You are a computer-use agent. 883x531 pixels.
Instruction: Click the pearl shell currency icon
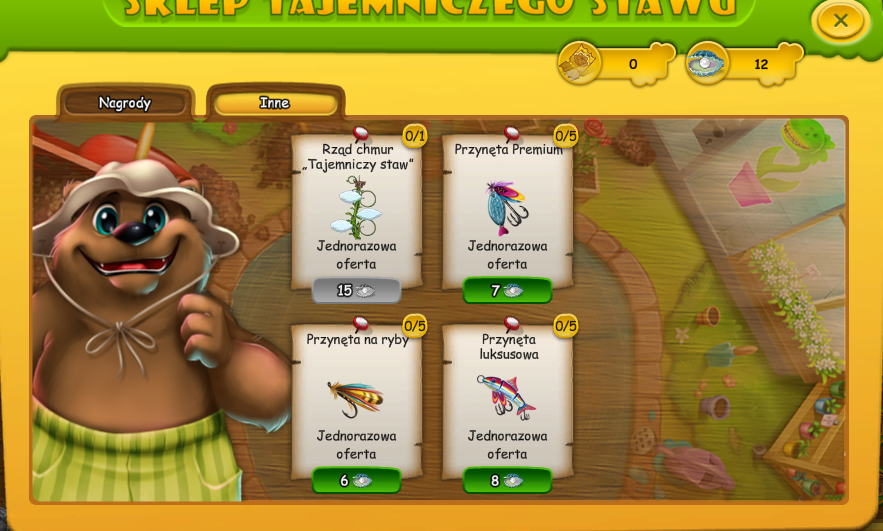point(706,63)
